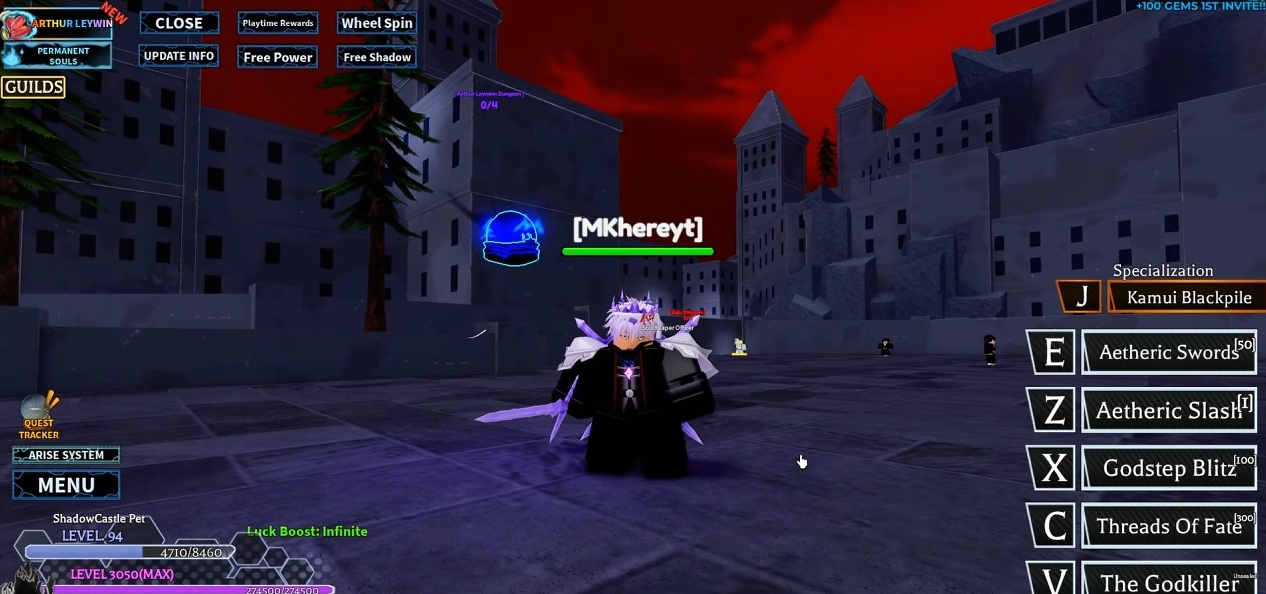The image size is (1266, 594).
Task: Use the Aetheric Slash skill
Action: click(1169, 410)
